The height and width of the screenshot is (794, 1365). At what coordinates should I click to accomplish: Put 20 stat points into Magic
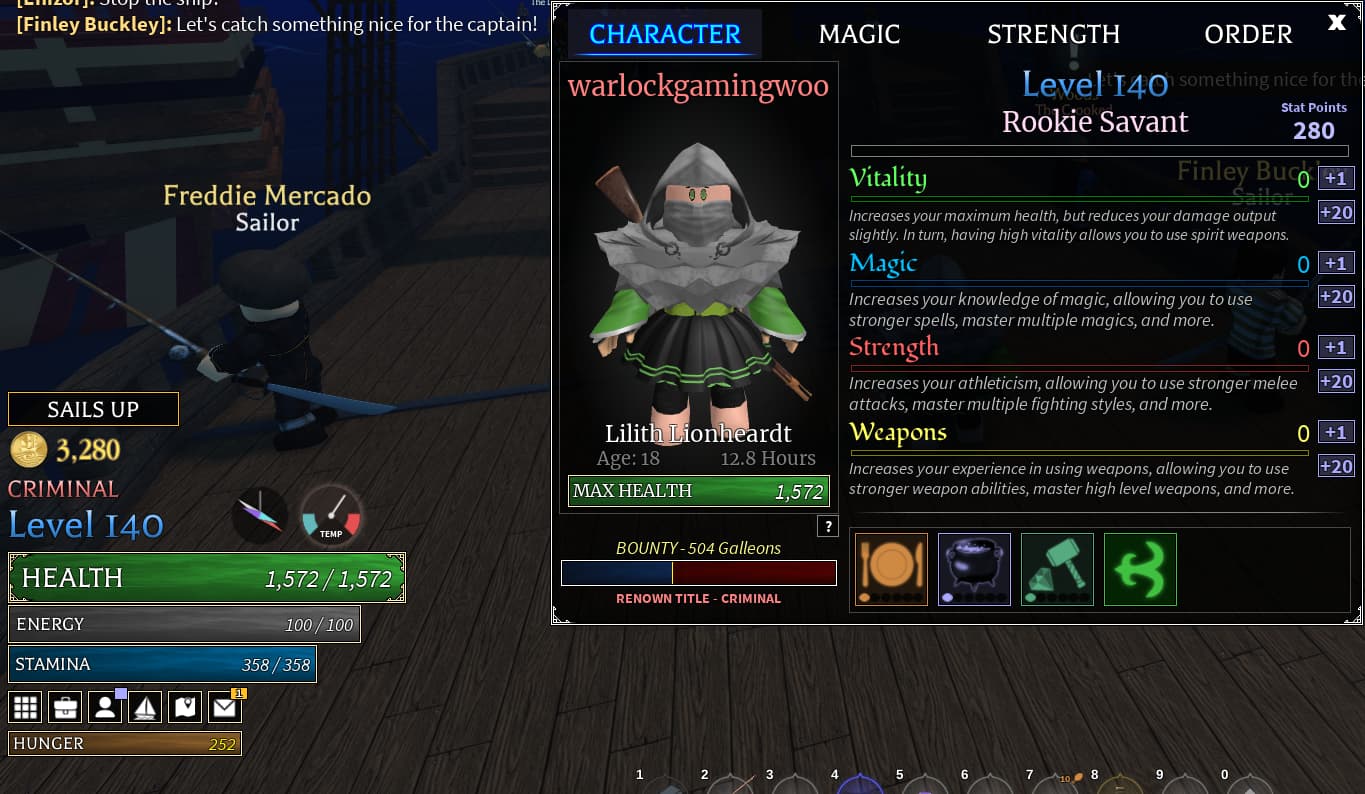(x=1335, y=296)
